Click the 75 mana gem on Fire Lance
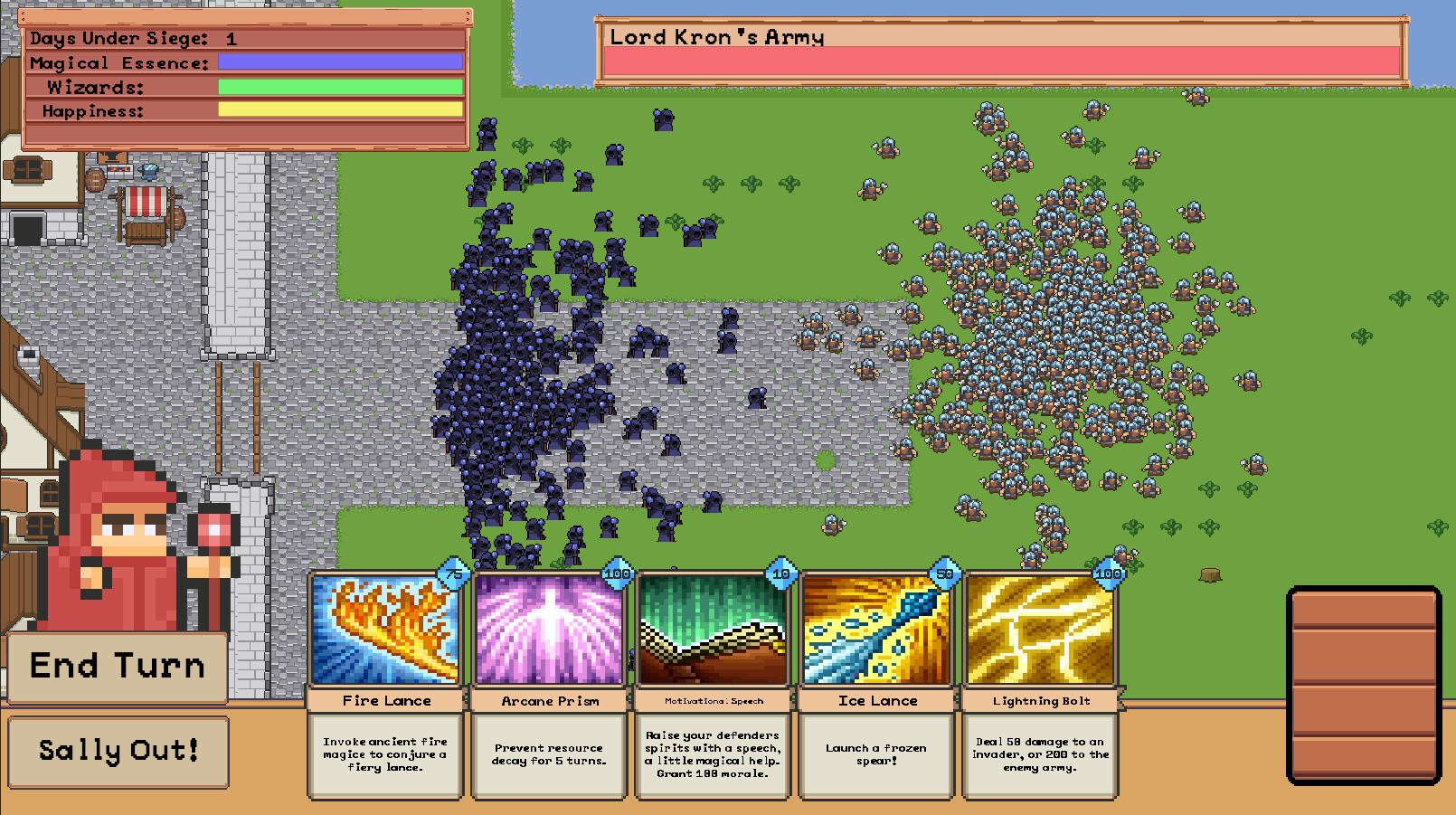Screen dimensions: 1456x815 pyautogui.click(x=452, y=573)
